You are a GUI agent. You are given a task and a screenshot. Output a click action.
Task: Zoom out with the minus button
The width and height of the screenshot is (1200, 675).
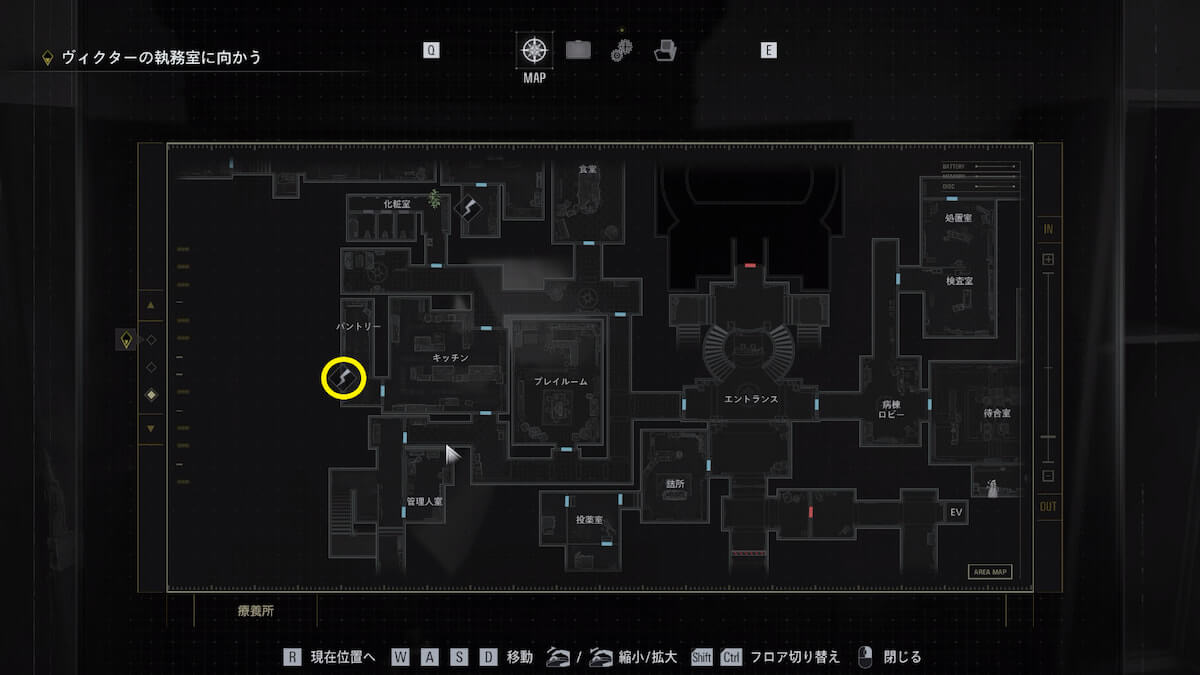1048,476
